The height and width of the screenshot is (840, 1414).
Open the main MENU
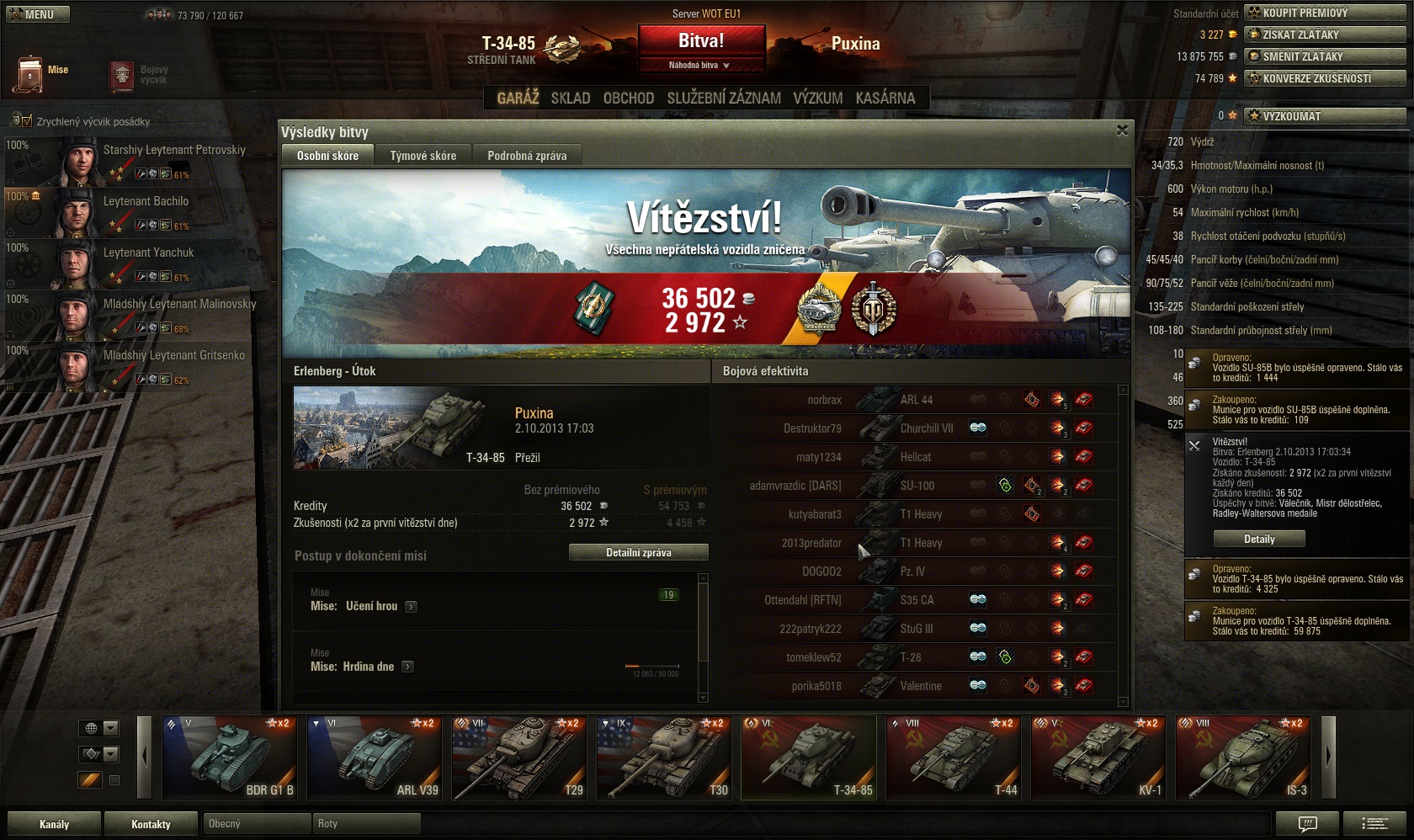pyautogui.click(x=38, y=14)
